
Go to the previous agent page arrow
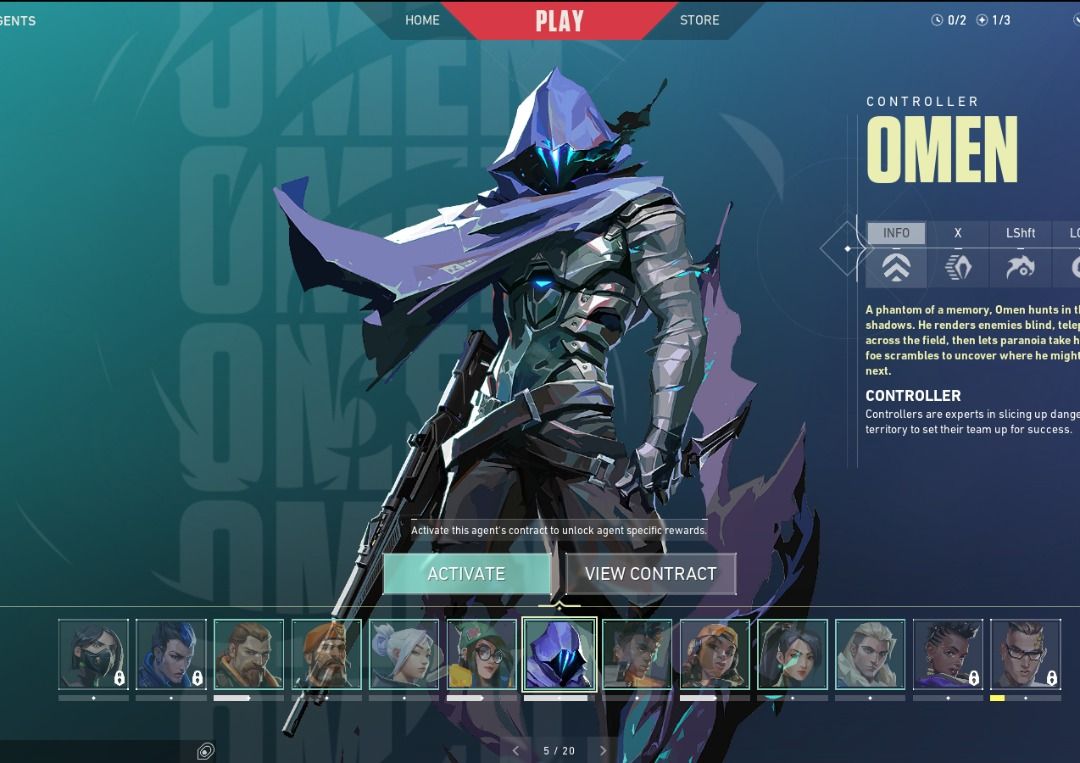pos(516,750)
